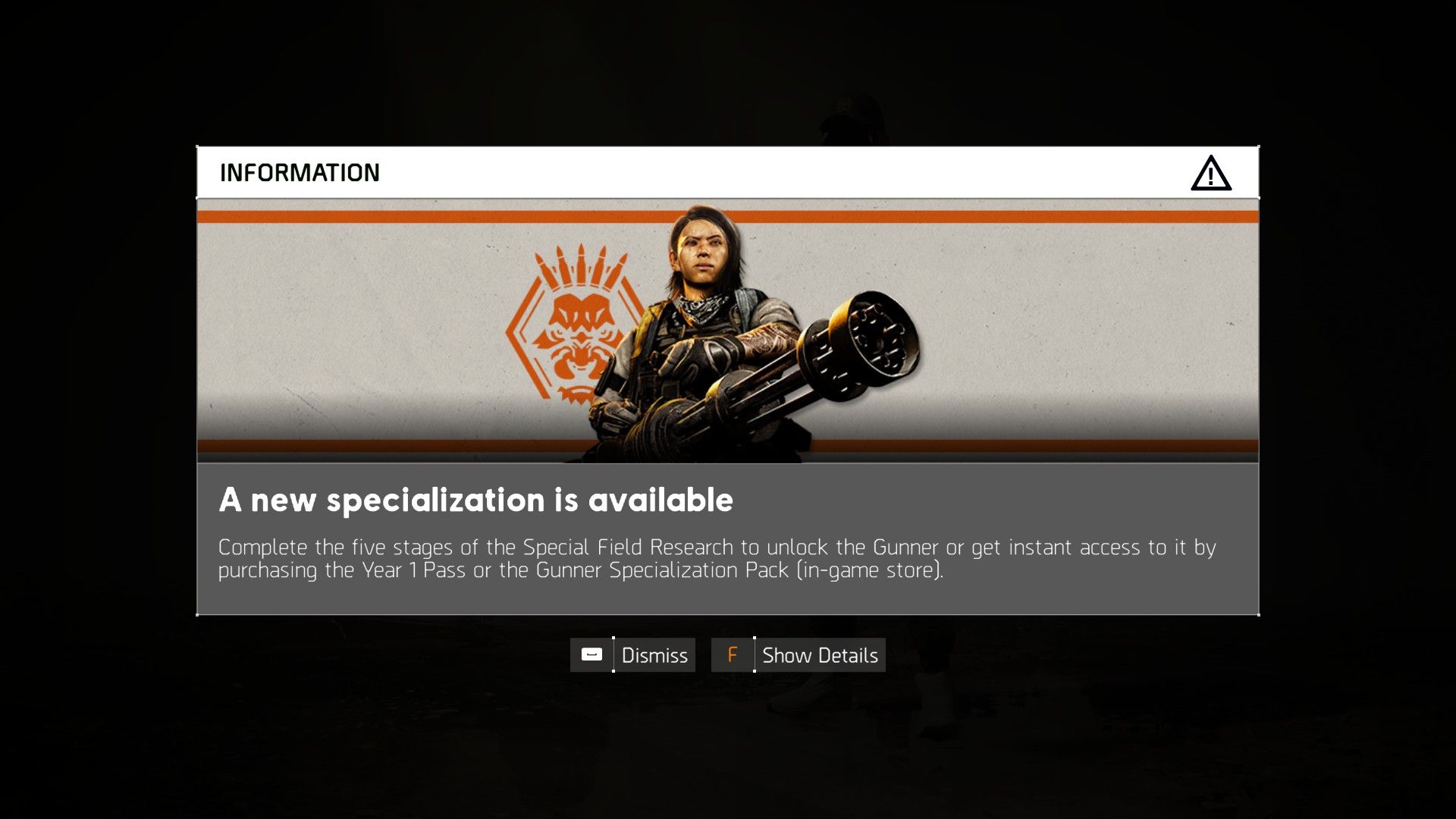The height and width of the screenshot is (819, 1456).
Task: Open Show Details for the specialization
Action: click(820, 654)
